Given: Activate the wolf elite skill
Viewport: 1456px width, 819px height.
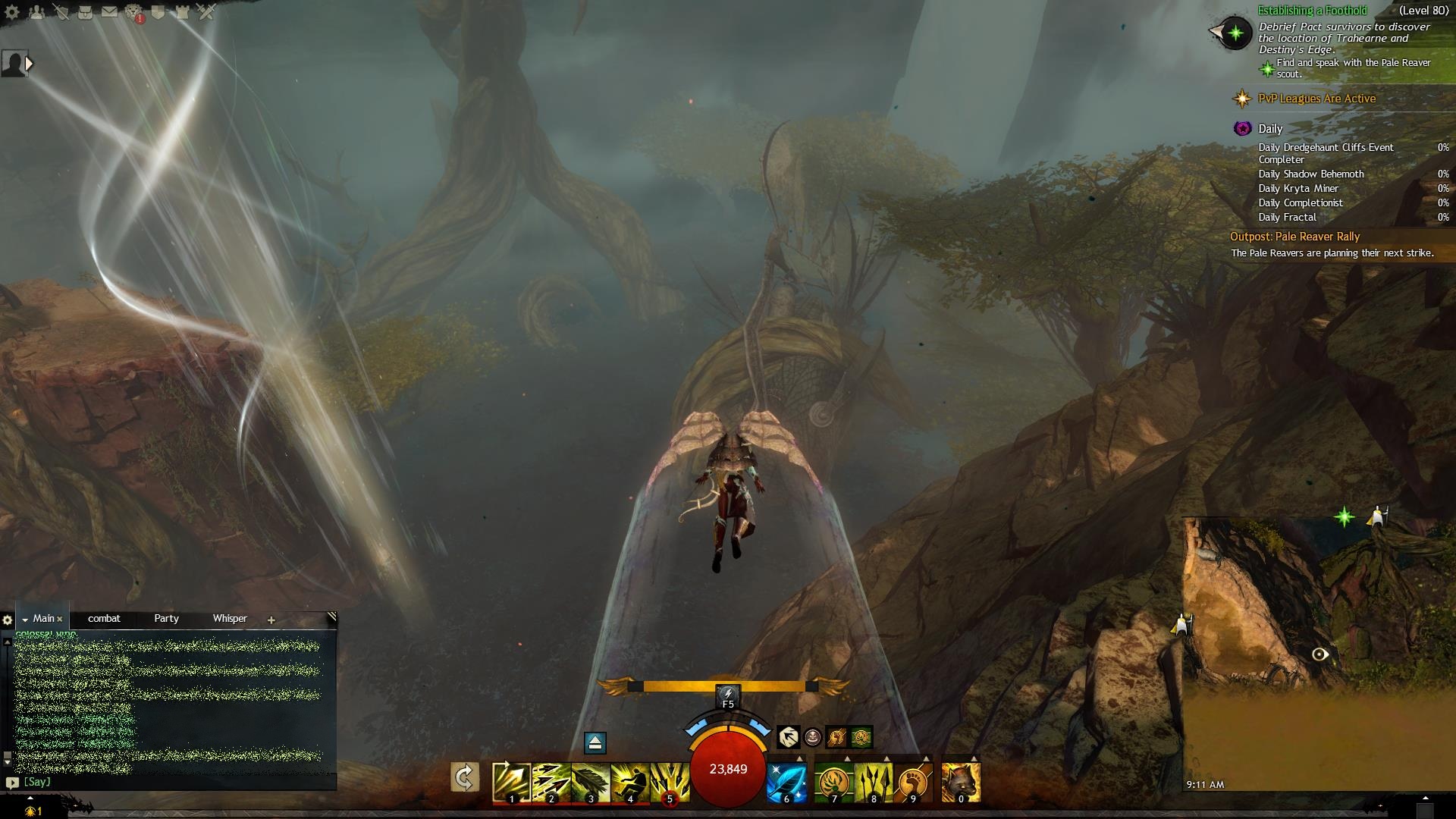Looking at the screenshot, I should tap(961, 782).
